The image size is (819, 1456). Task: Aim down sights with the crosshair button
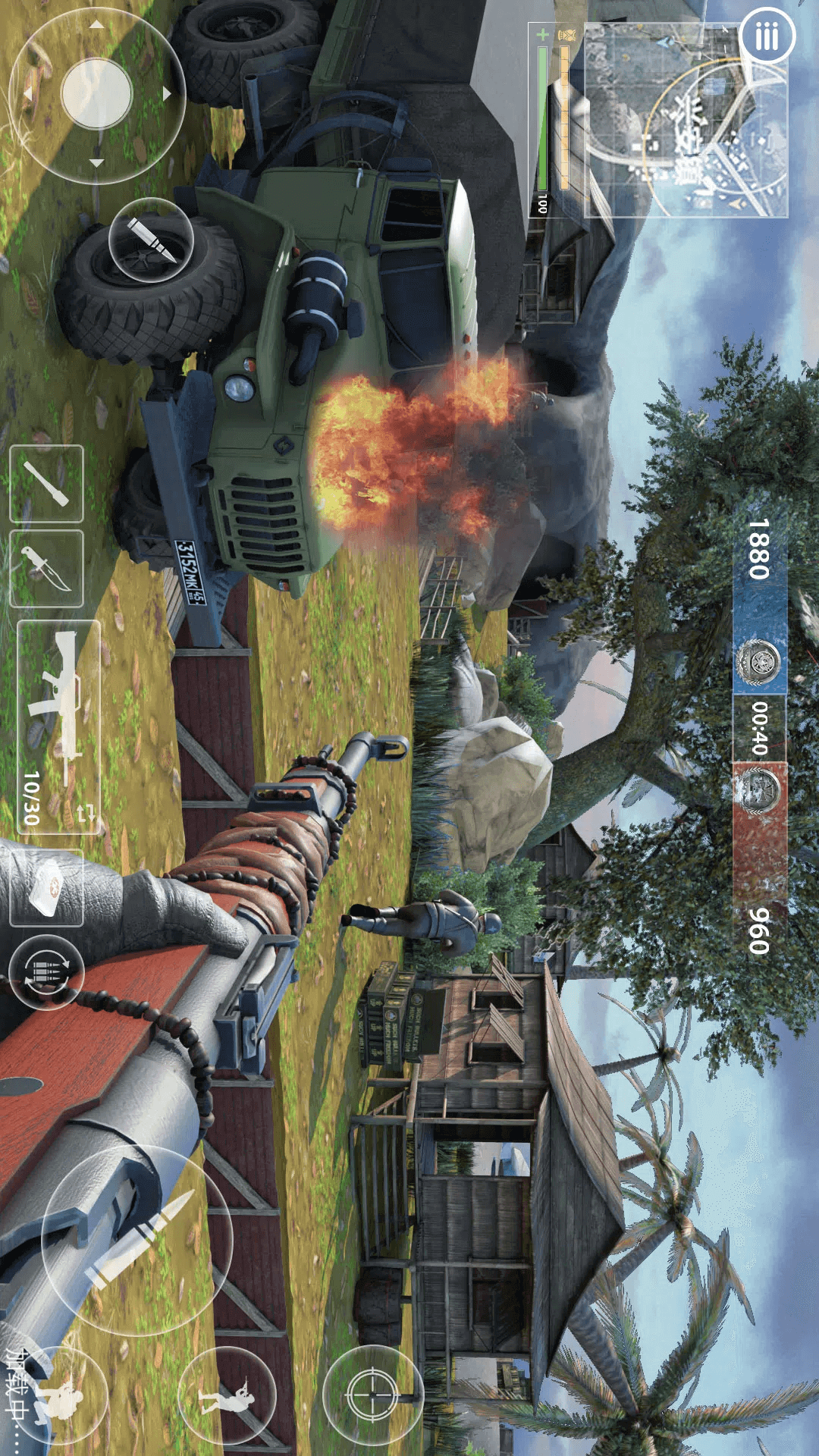[372, 1394]
